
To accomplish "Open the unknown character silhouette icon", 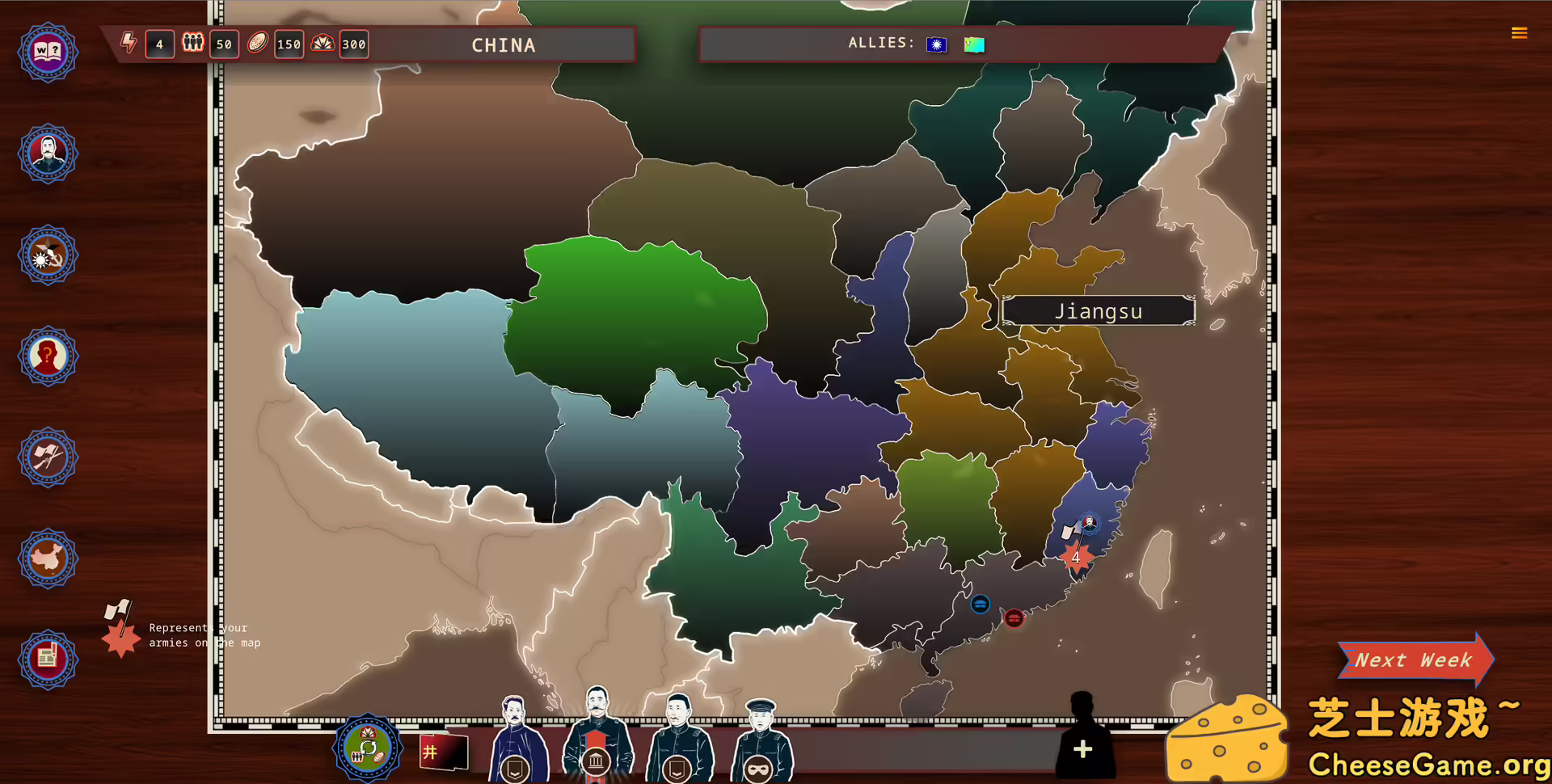I will click(x=48, y=356).
